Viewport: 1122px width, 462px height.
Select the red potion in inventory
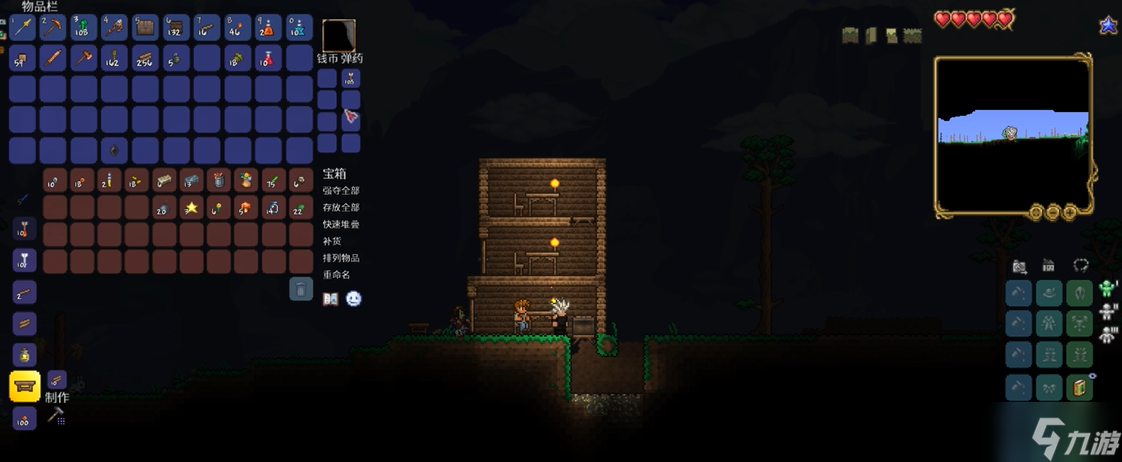point(269,58)
